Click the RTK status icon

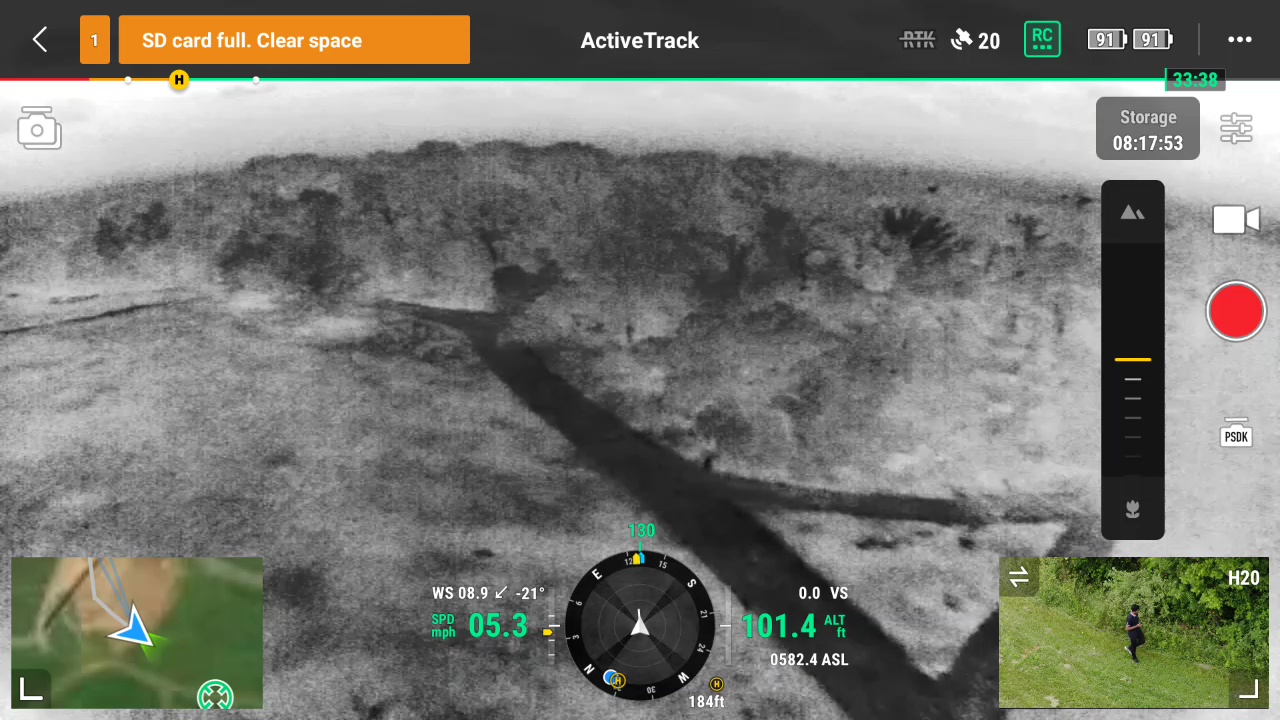click(x=917, y=40)
